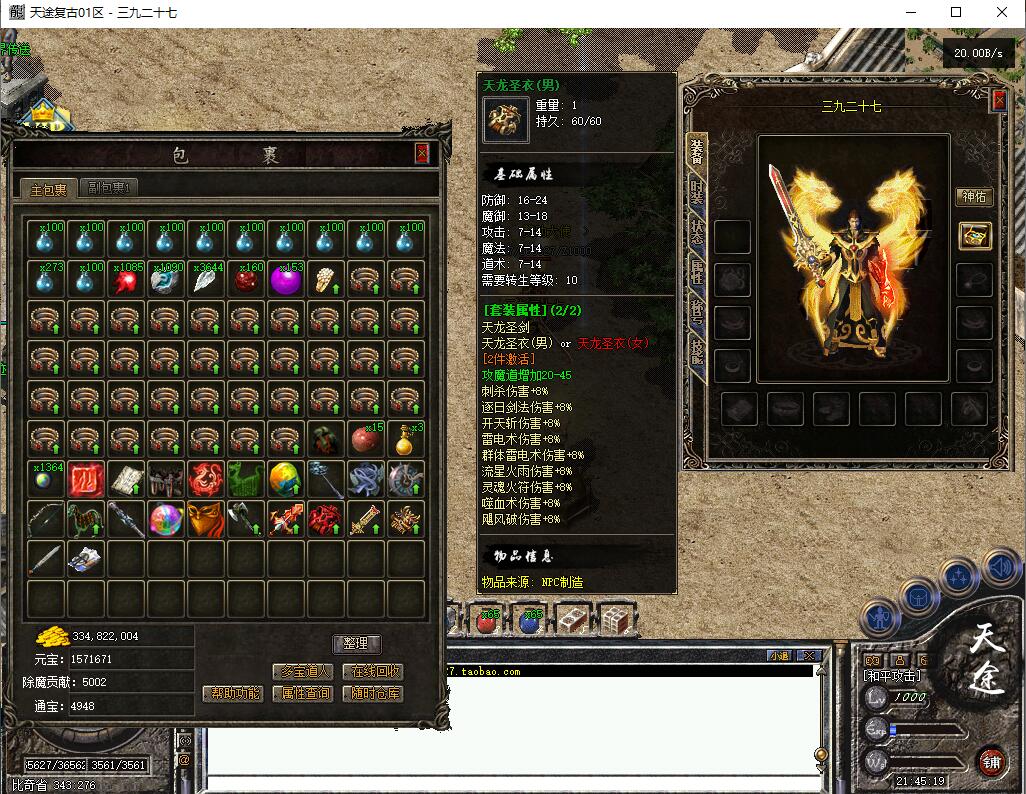Use the red potion in the hotbar
The width and height of the screenshot is (1026, 794).
point(489,620)
